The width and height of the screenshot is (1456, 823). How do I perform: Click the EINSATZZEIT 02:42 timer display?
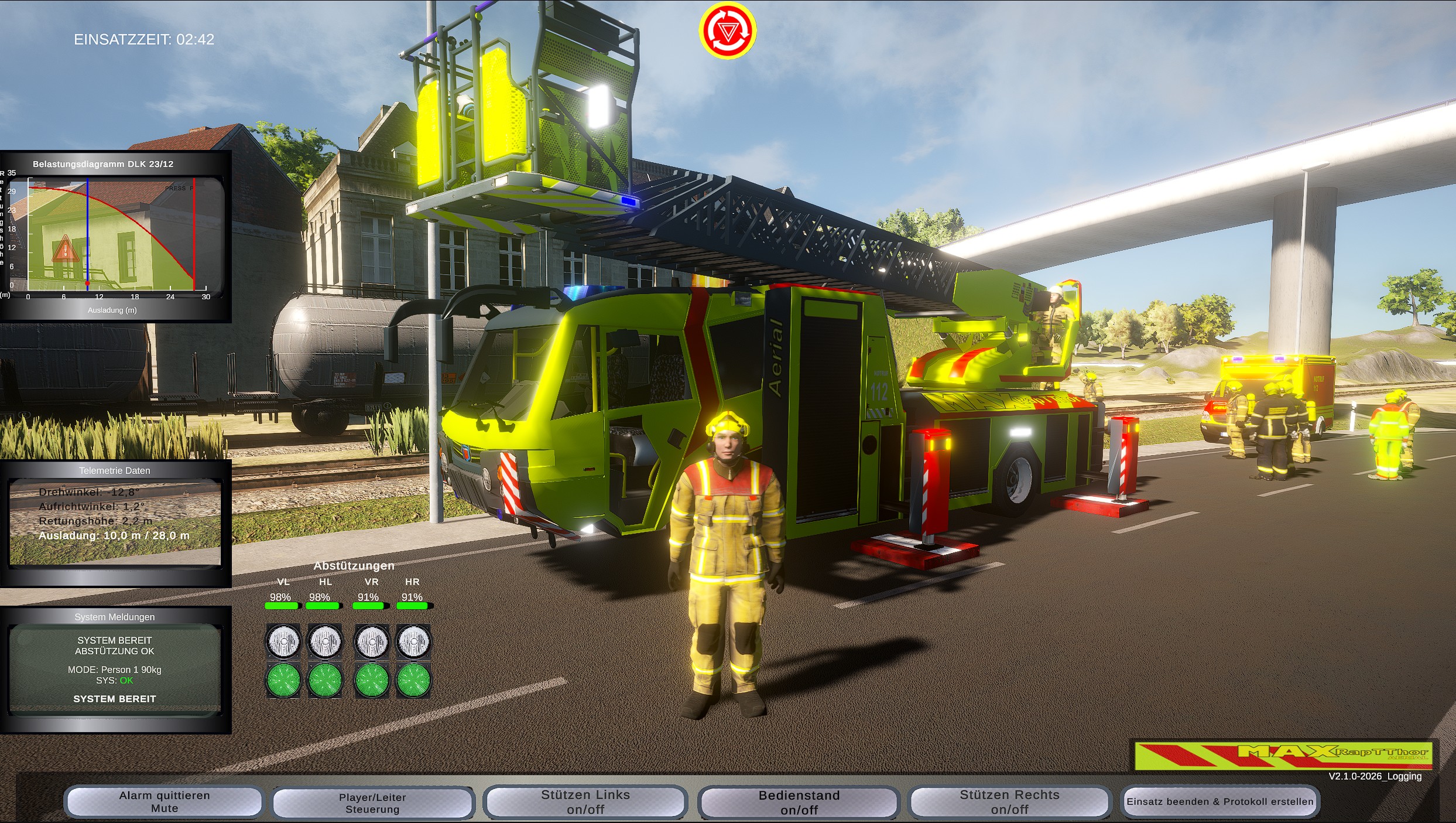pos(143,40)
